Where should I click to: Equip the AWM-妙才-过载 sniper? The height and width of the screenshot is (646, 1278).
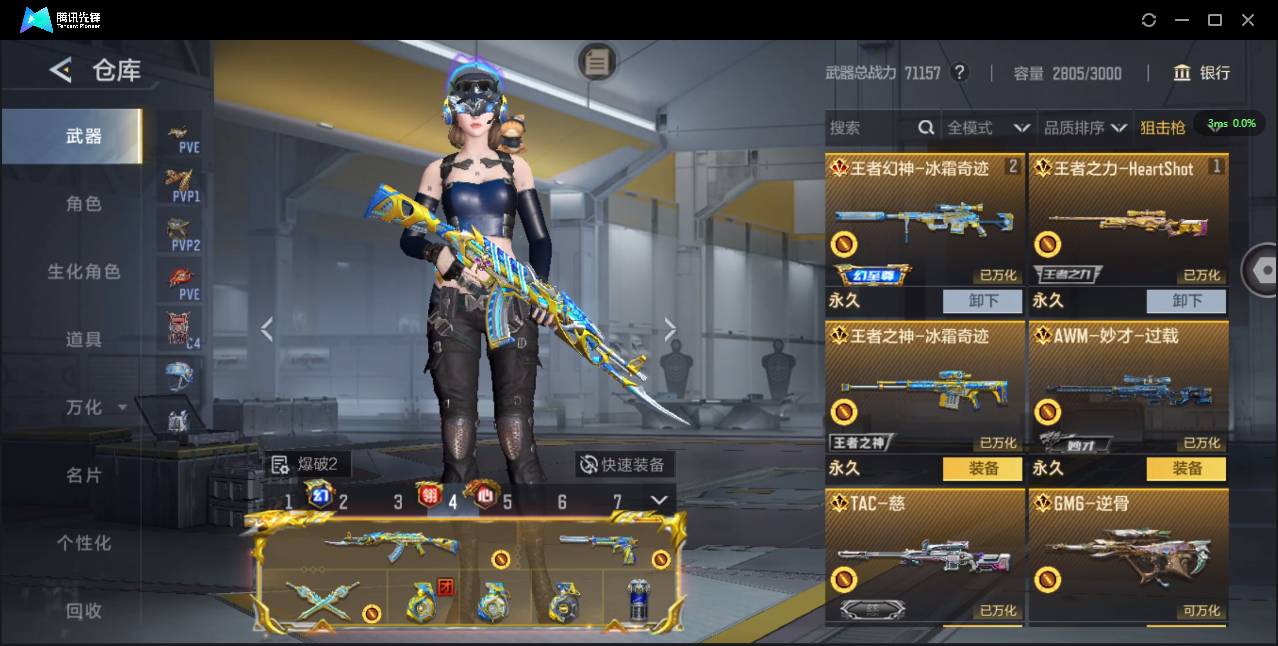click(x=1186, y=468)
